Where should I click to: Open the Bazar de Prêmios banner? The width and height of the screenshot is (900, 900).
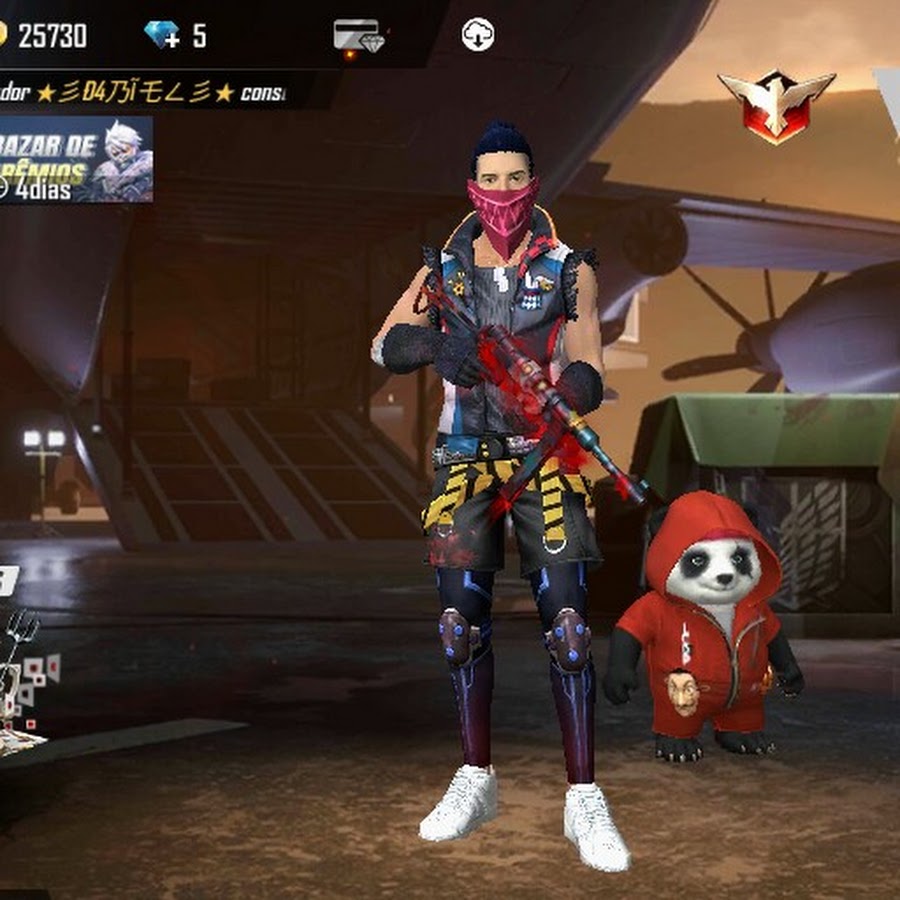pyautogui.click(x=75, y=159)
